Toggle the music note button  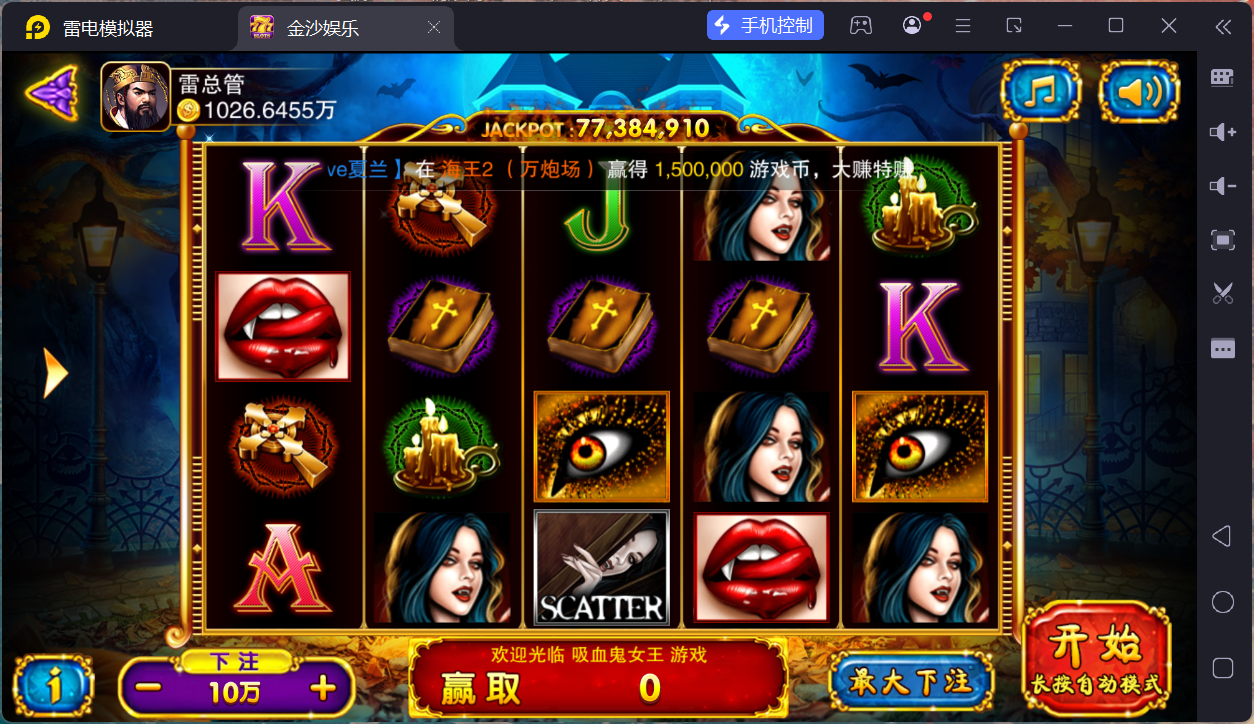(1041, 92)
